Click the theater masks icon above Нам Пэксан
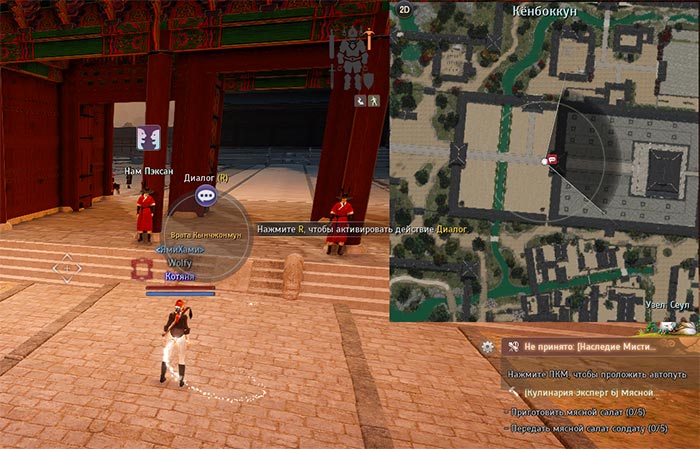The width and height of the screenshot is (700, 449). click(148, 139)
